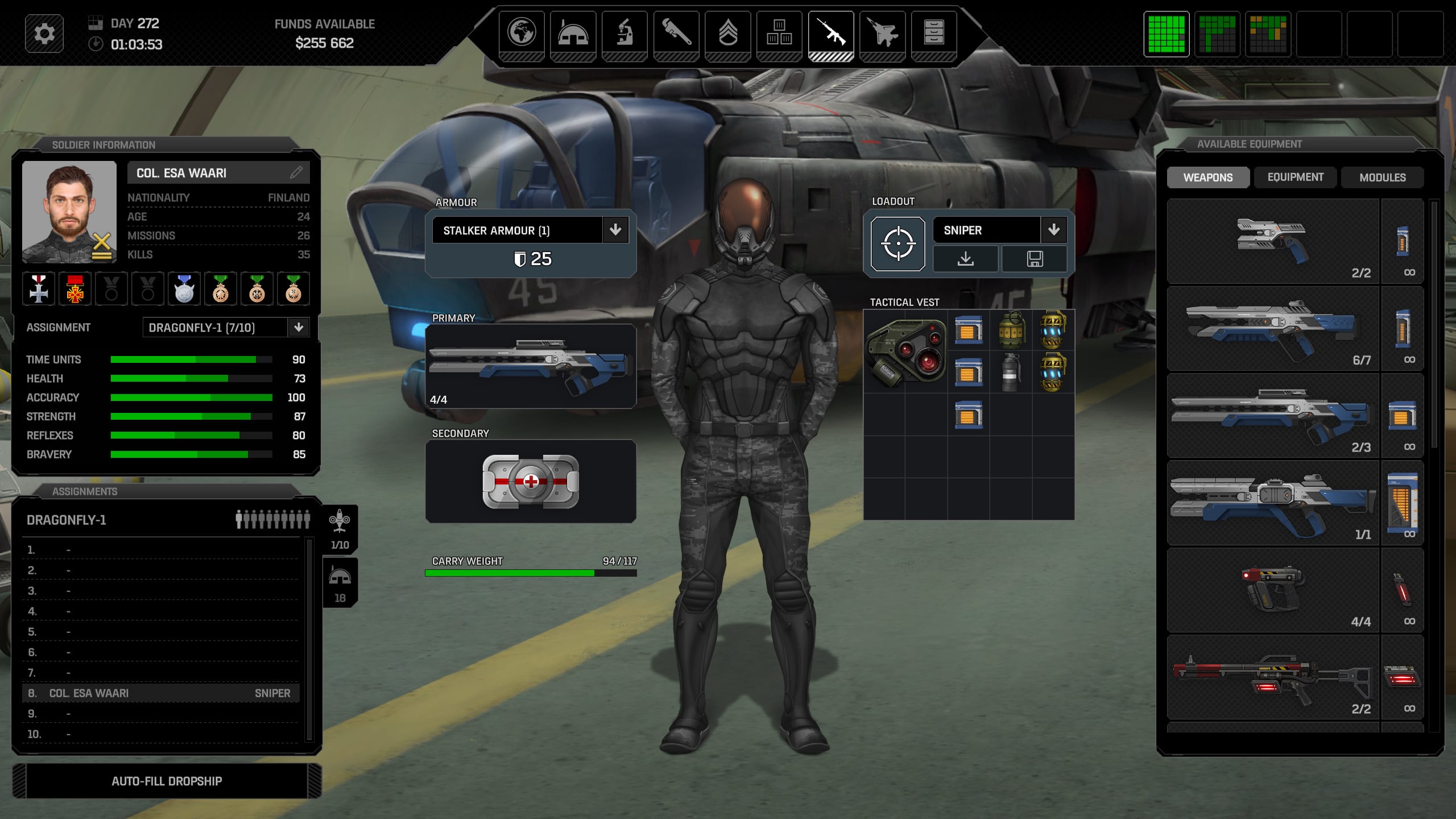Open the Dragonfly-1 assignment dropdown
Screen dimensions: 1456x819
299,327
